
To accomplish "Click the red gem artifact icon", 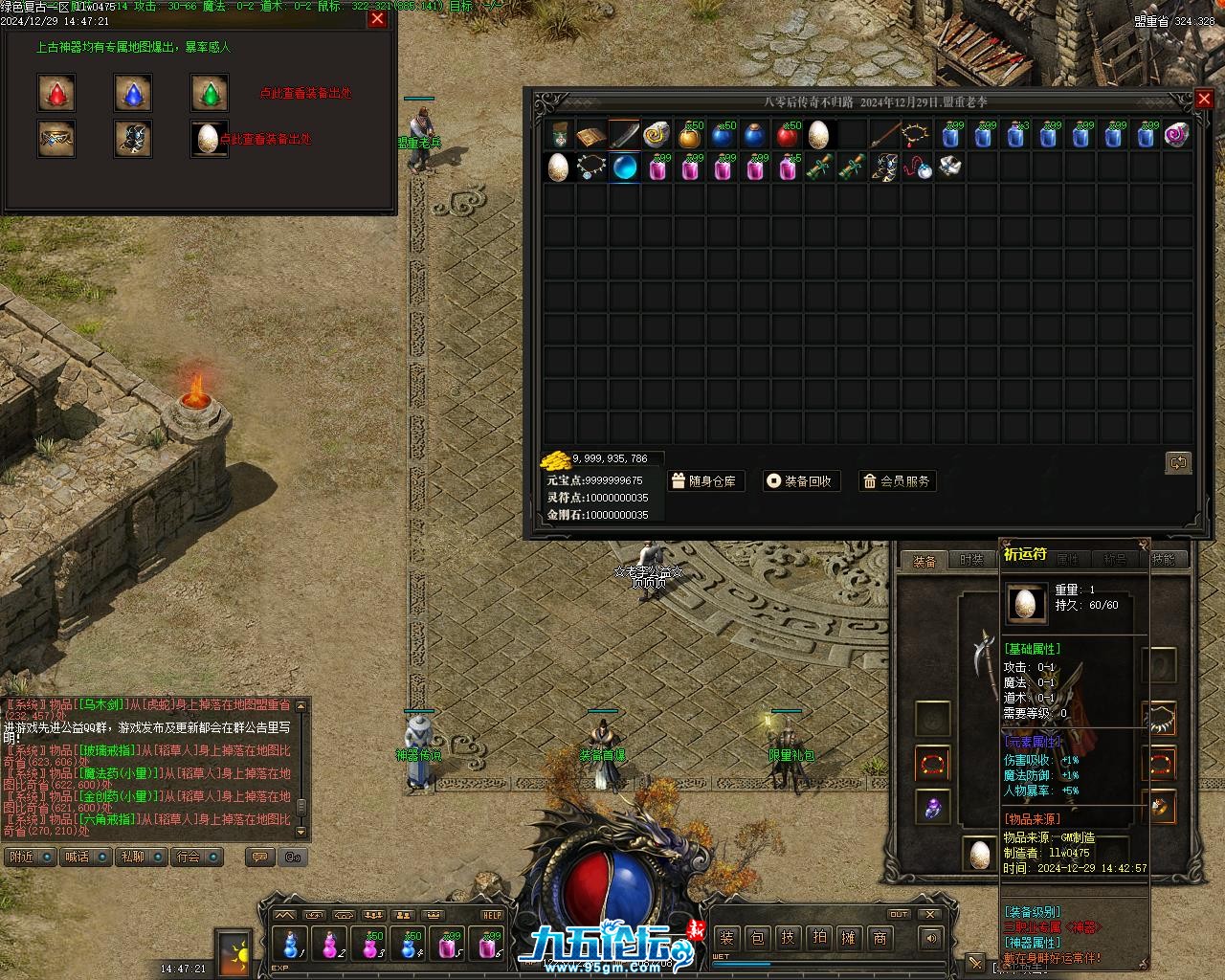I will coord(56,93).
